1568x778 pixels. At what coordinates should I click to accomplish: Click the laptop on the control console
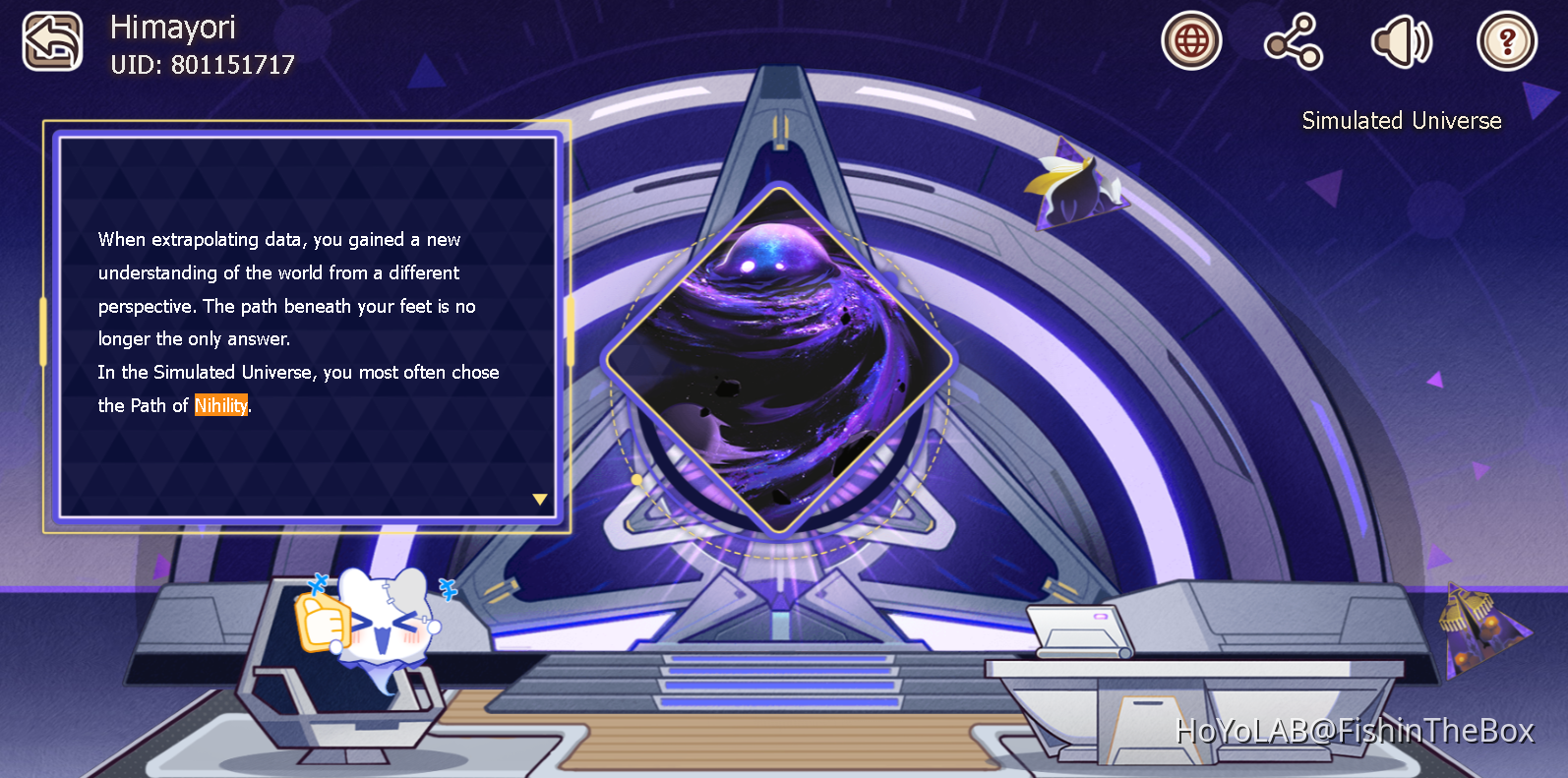[1082, 631]
